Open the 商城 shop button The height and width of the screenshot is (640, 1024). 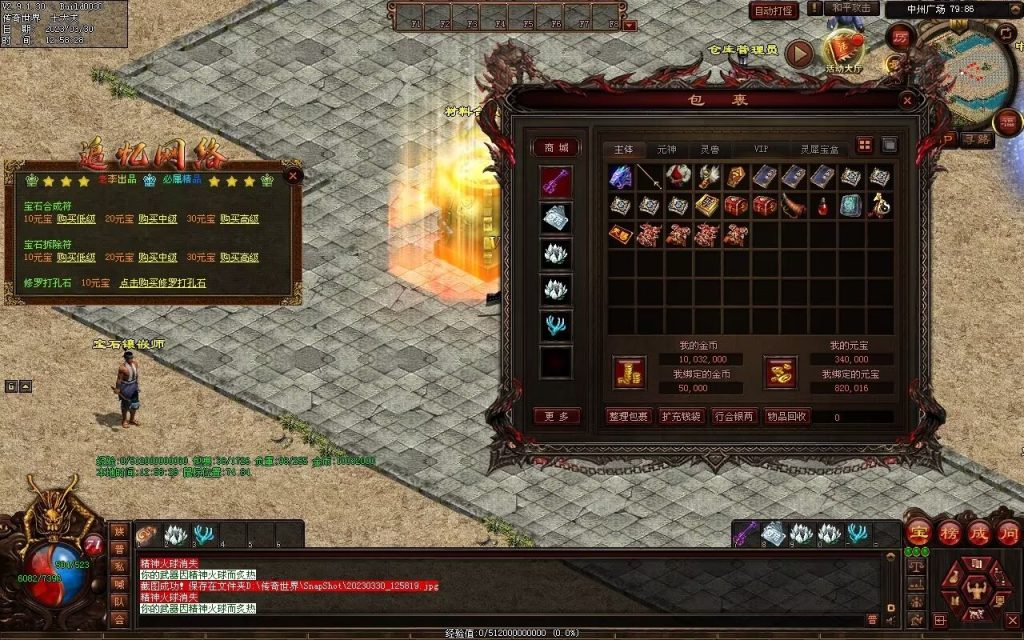point(555,148)
